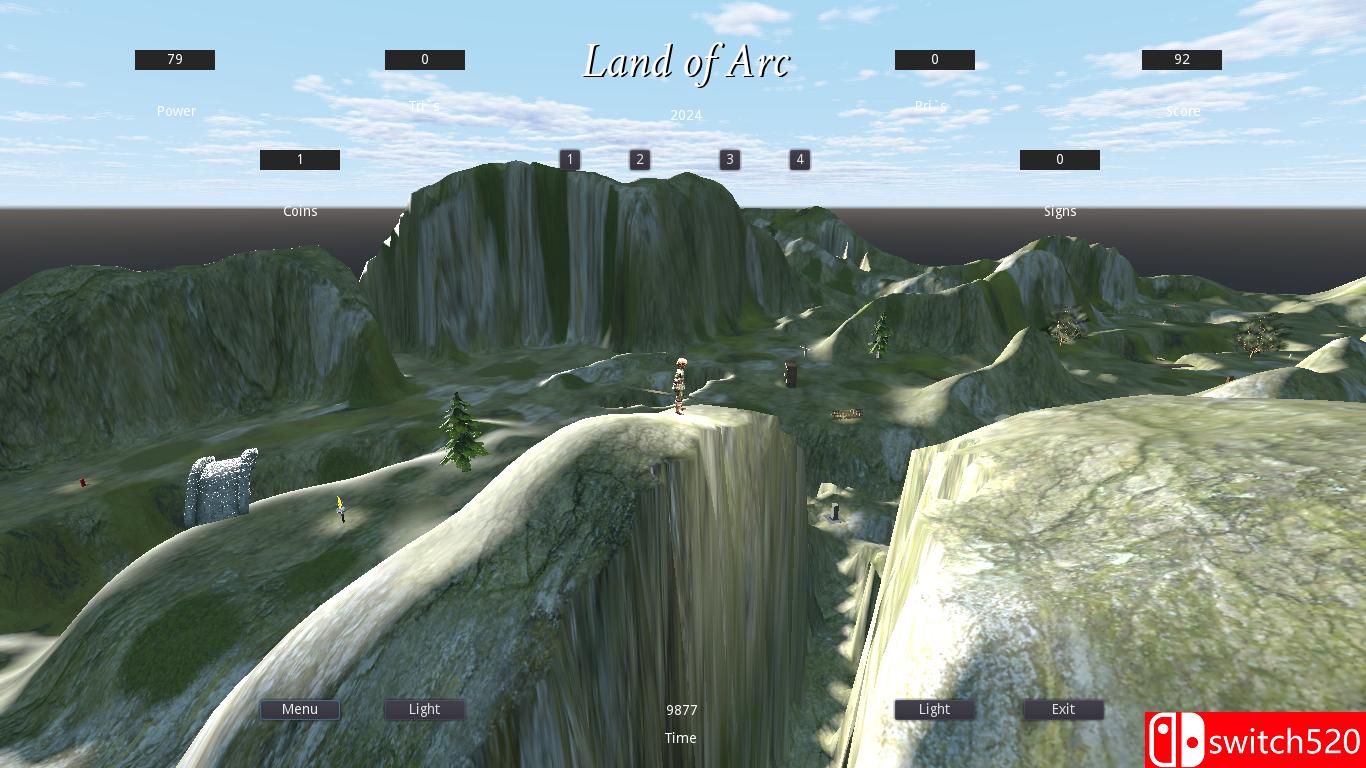
Task: Click the Signs counter showing 0
Action: click(1059, 159)
